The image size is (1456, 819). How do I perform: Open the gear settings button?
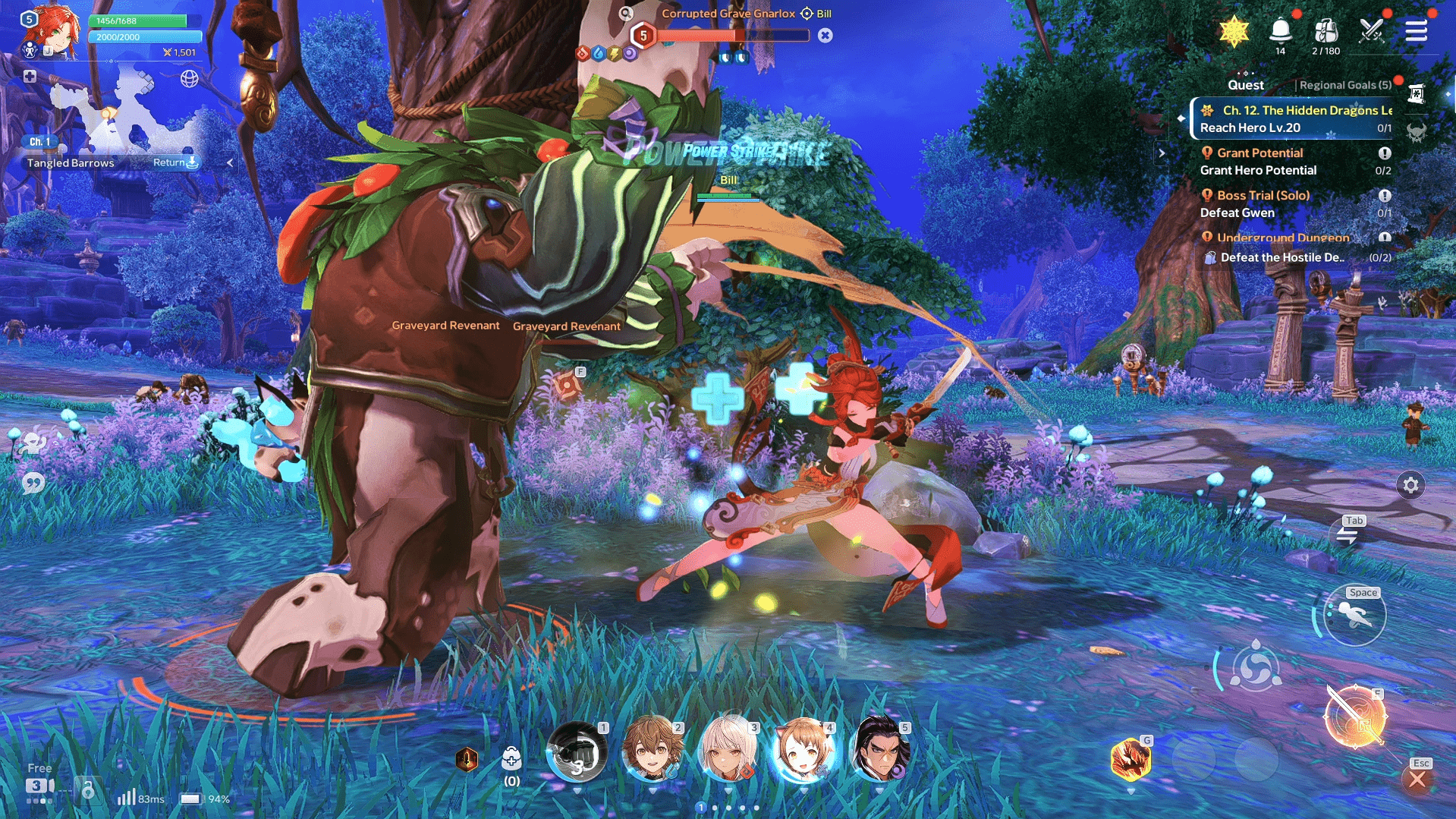[x=1410, y=485]
